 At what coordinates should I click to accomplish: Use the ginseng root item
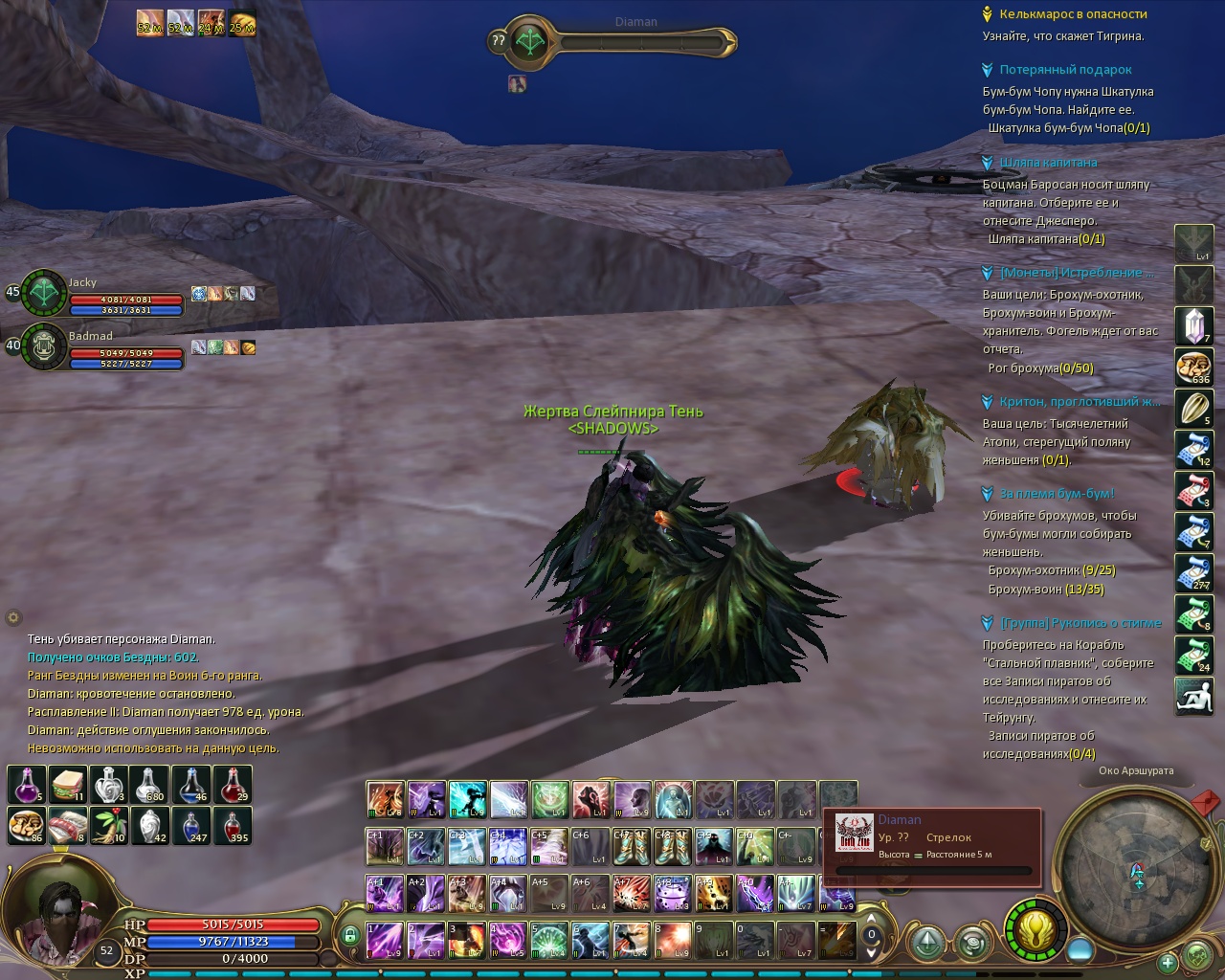(x=109, y=825)
